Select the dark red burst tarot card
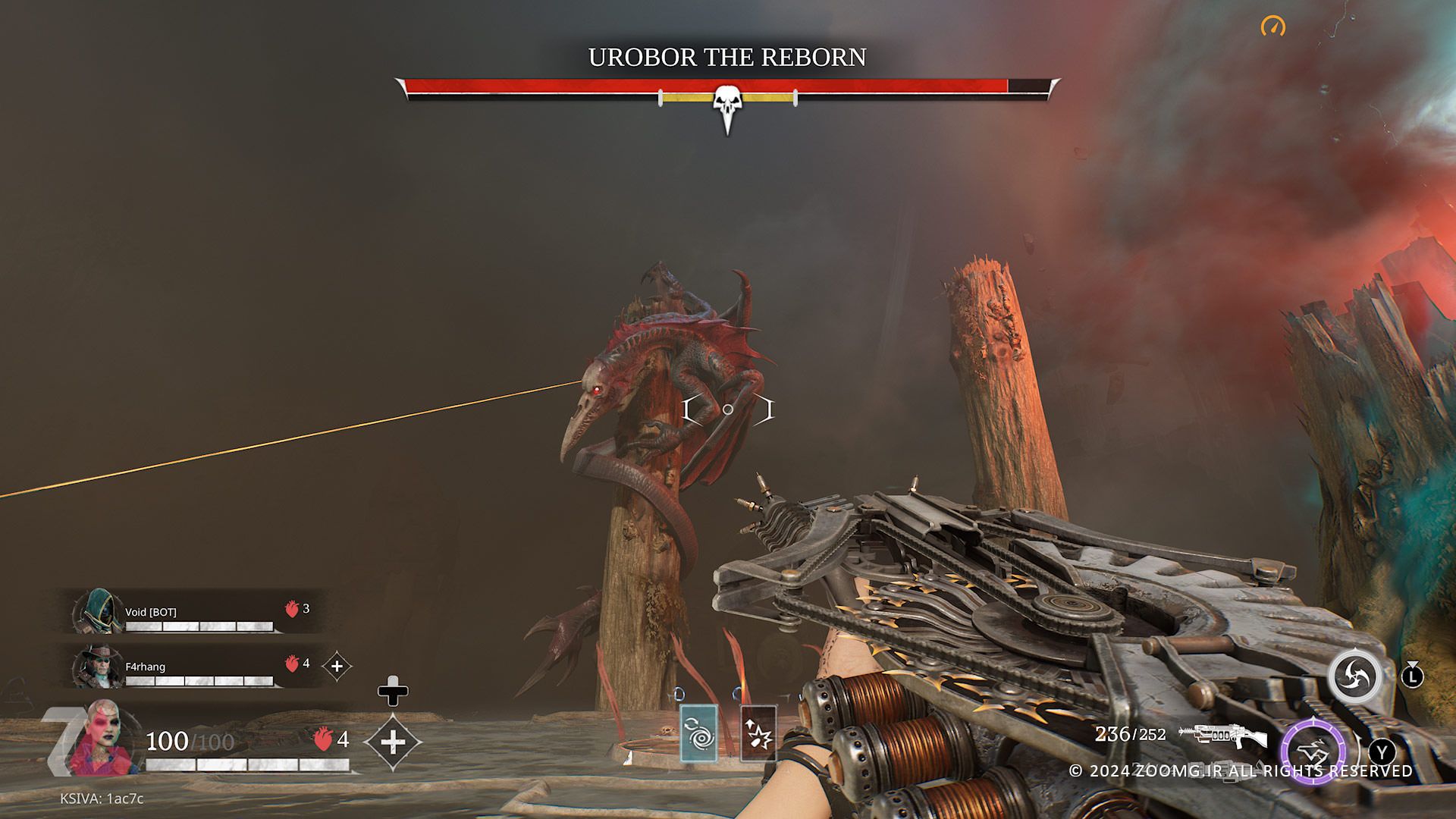 [758, 733]
